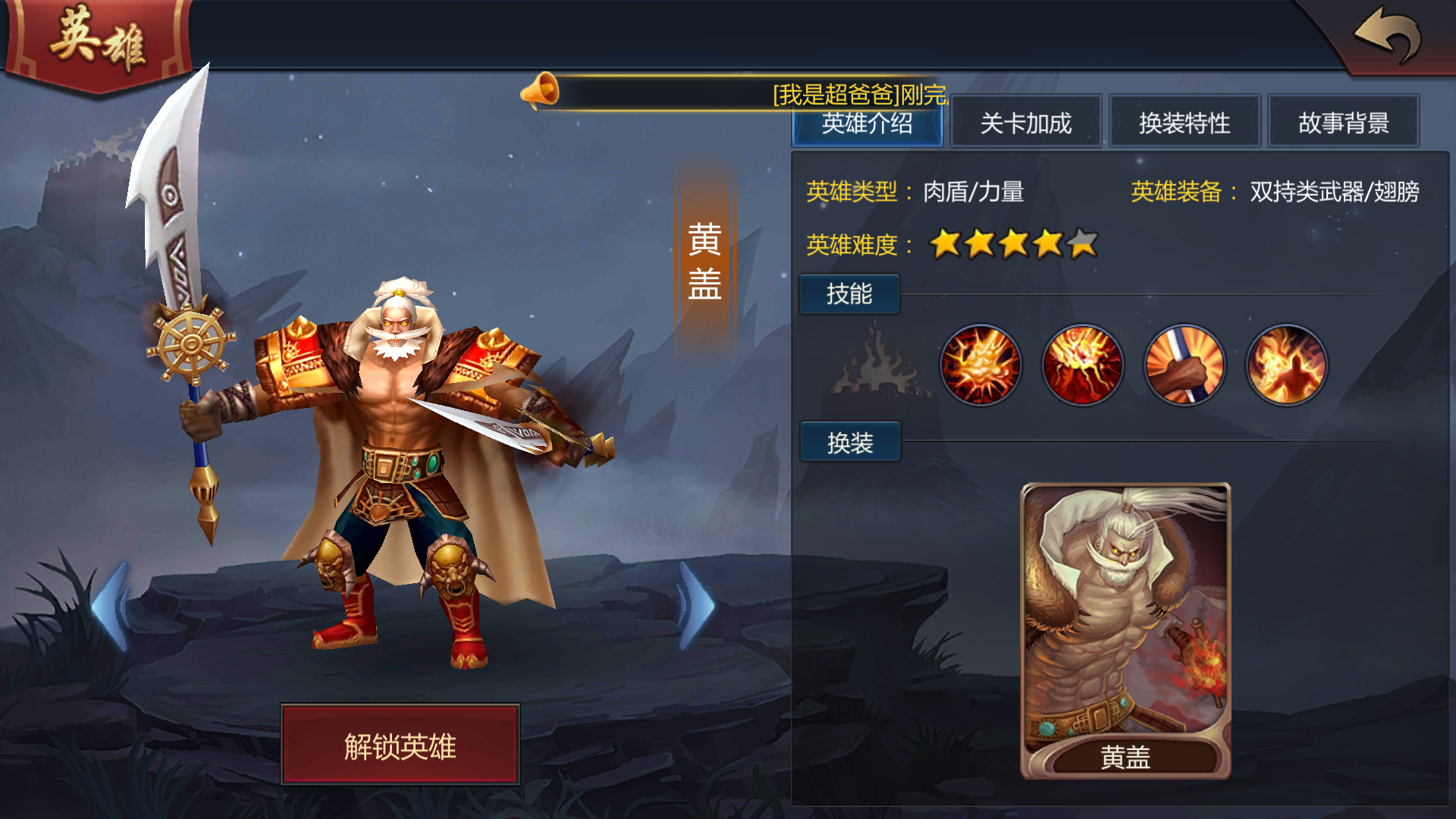This screenshot has width=1456, height=819.
Task: Select the 换装 section toggle
Action: click(849, 441)
